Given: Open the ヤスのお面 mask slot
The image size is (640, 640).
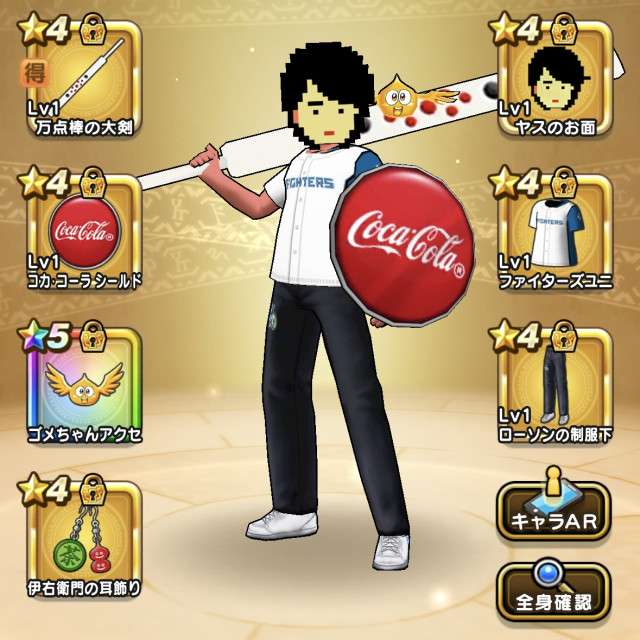Looking at the screenshot, I should (556, 78).
